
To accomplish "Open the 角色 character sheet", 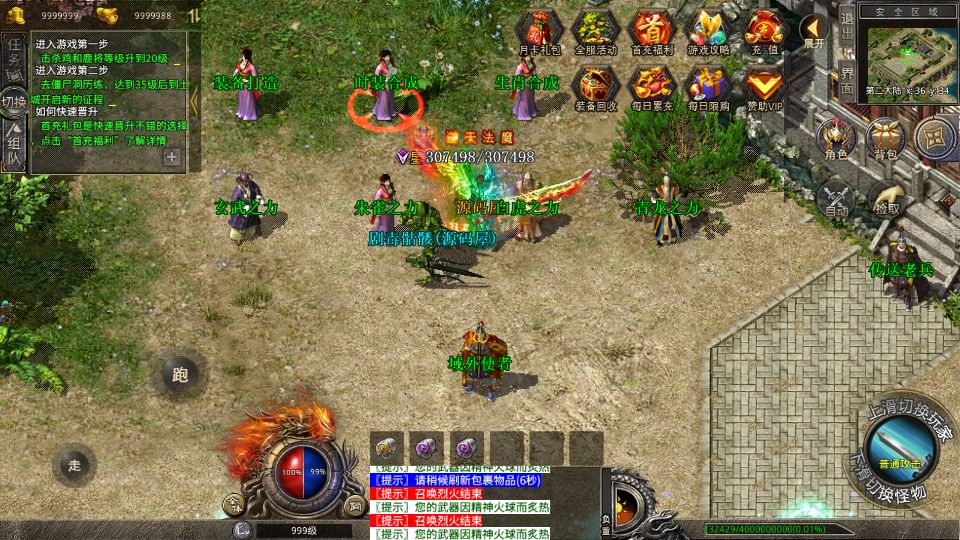I will coord(835,139).
